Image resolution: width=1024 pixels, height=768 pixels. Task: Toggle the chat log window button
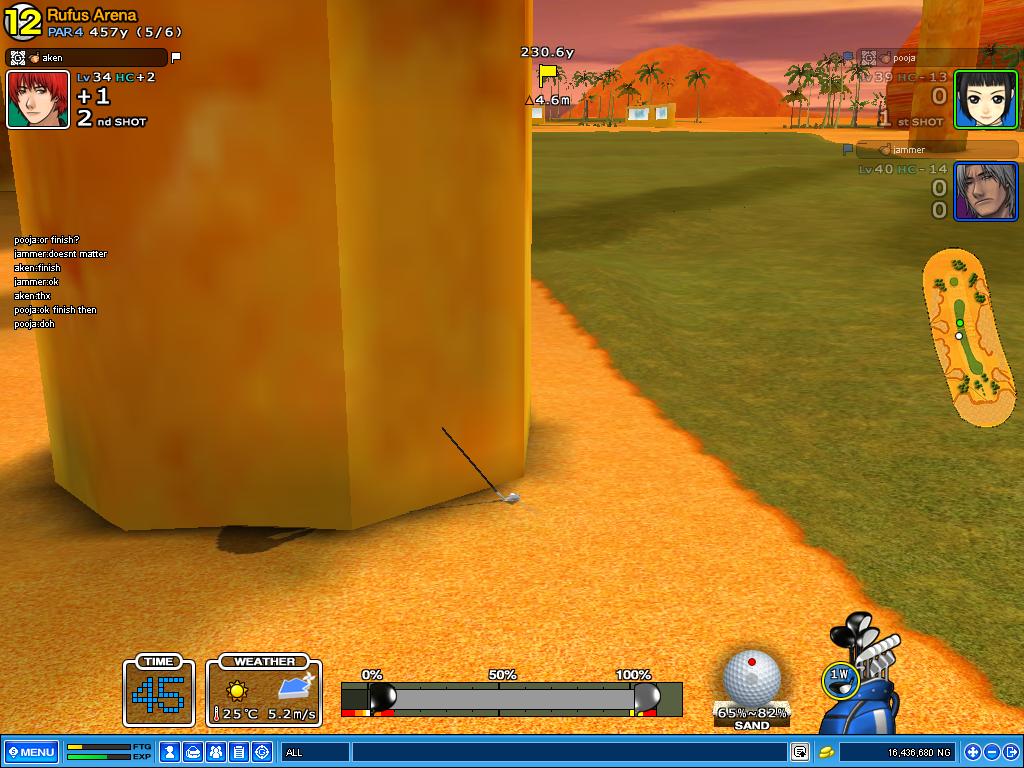click(800, 752)
